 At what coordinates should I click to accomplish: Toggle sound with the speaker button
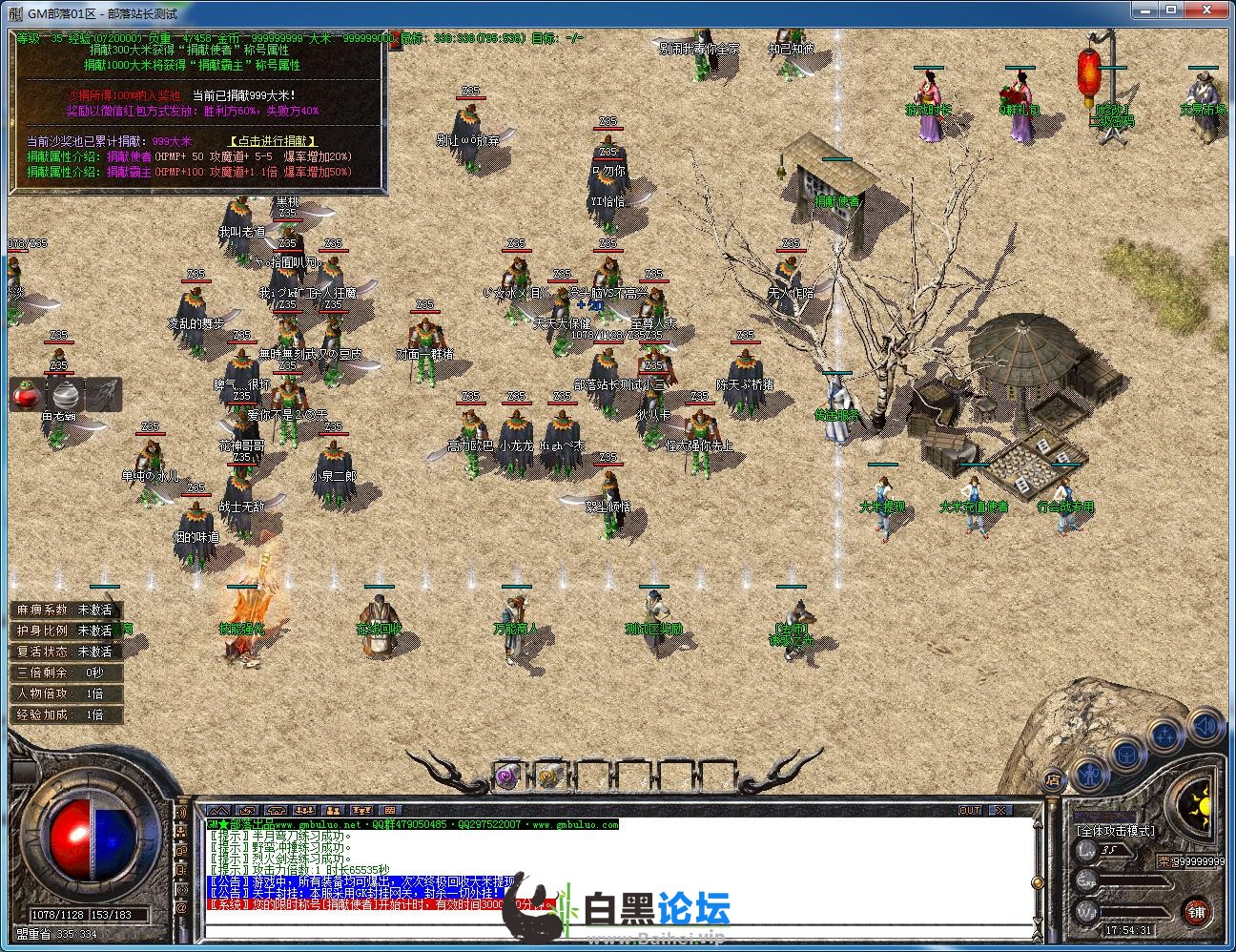[x=1204, y=726]
